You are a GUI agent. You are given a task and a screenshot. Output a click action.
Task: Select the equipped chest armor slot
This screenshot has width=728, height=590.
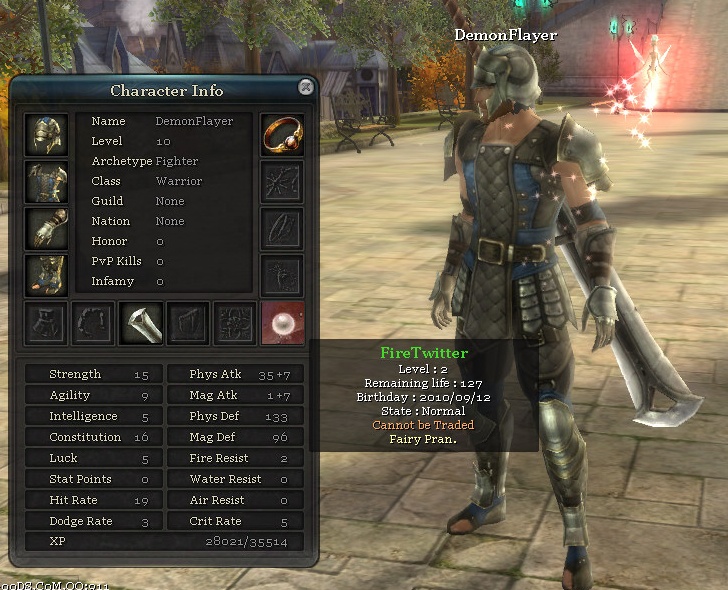(46, 182)
